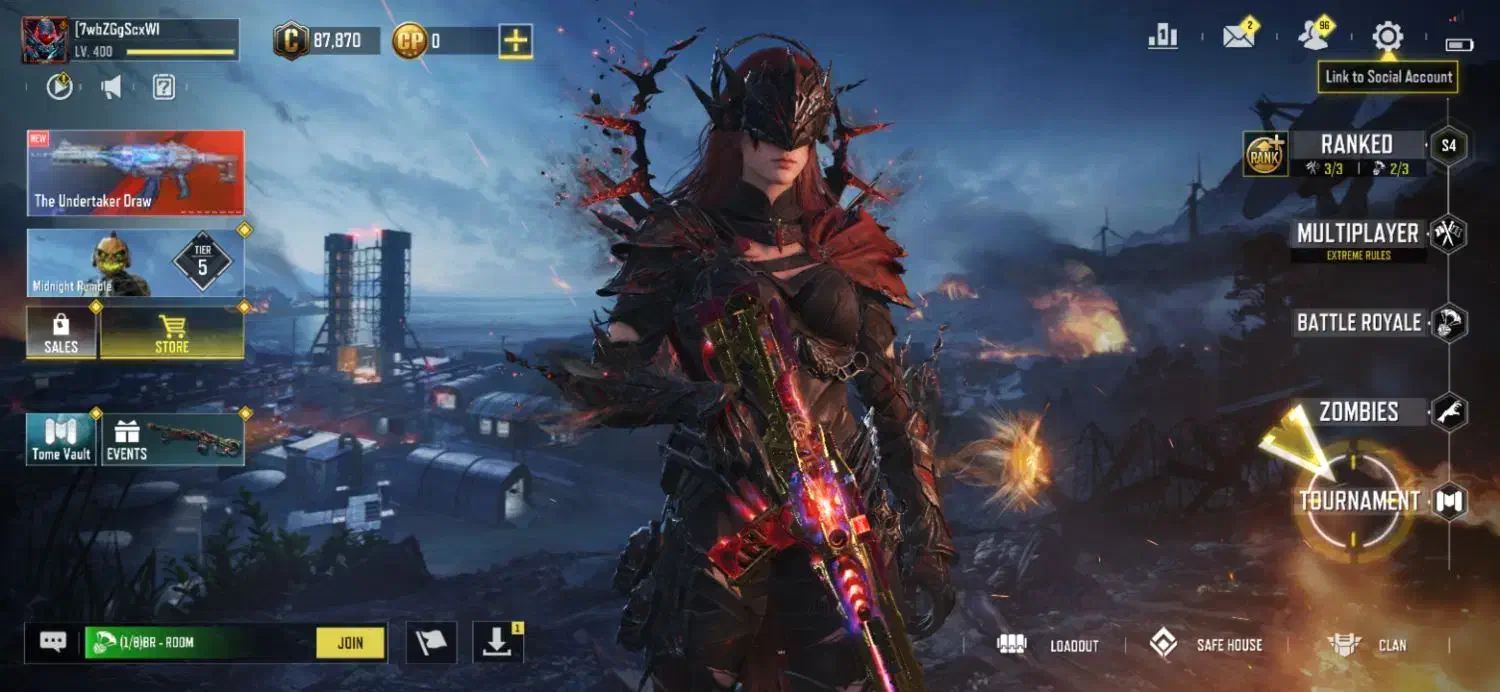Show the Events panel

click(x=172, y=440)
